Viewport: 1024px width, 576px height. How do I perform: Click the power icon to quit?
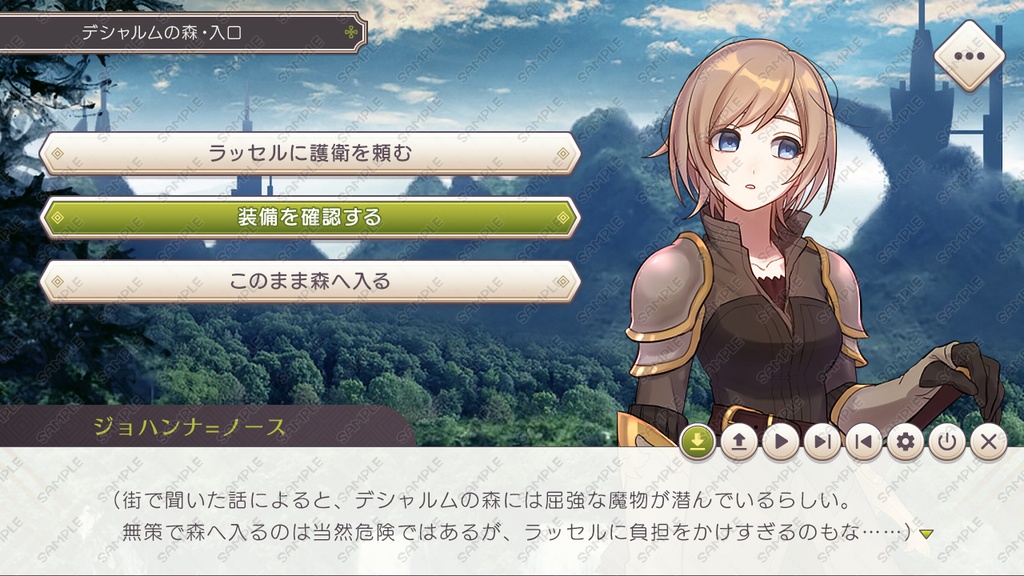(947, 441)
